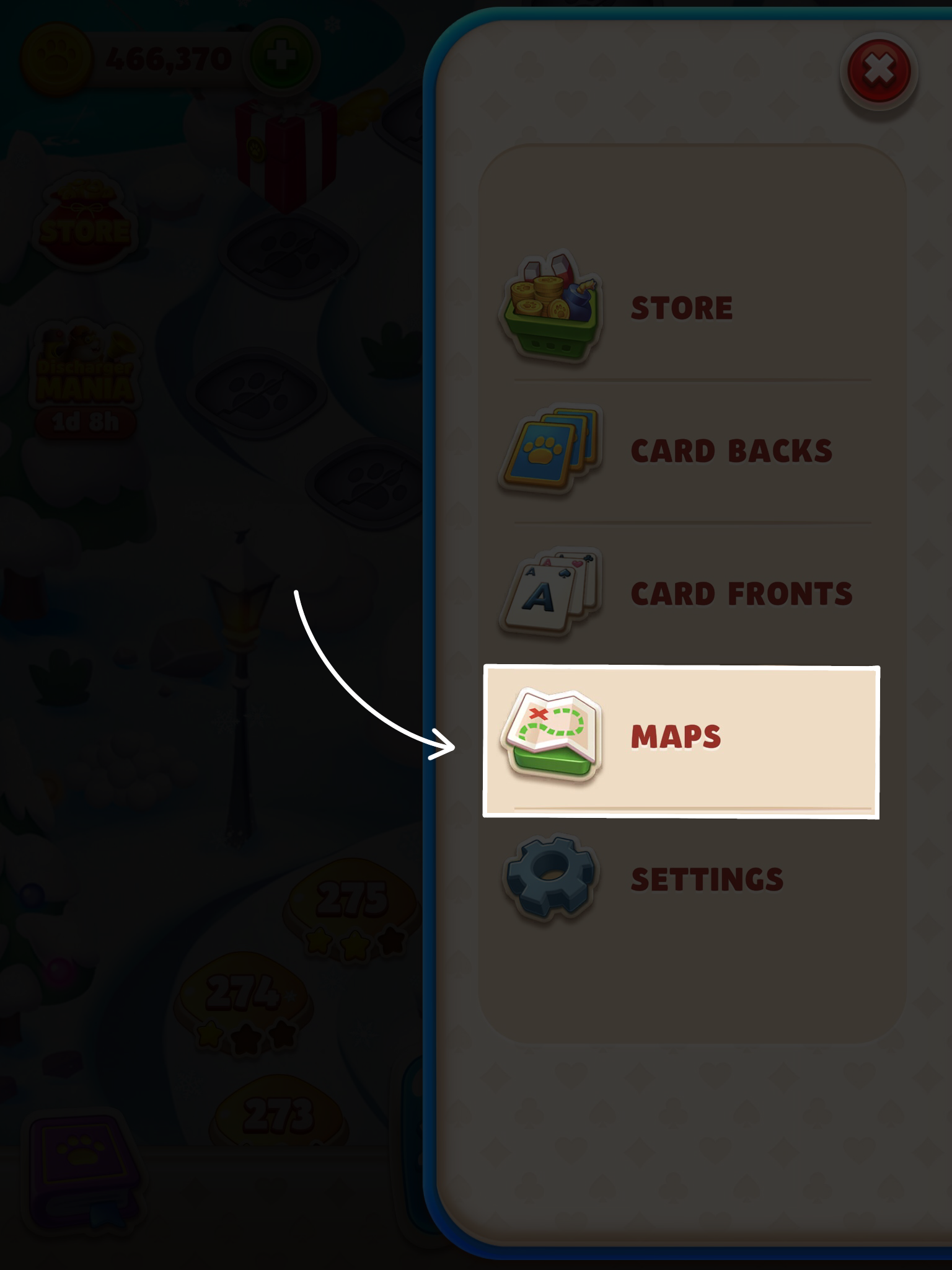Screen dimensions: 952x1270
Task: Open the Card Backs collection
Action: pos(731,450)
